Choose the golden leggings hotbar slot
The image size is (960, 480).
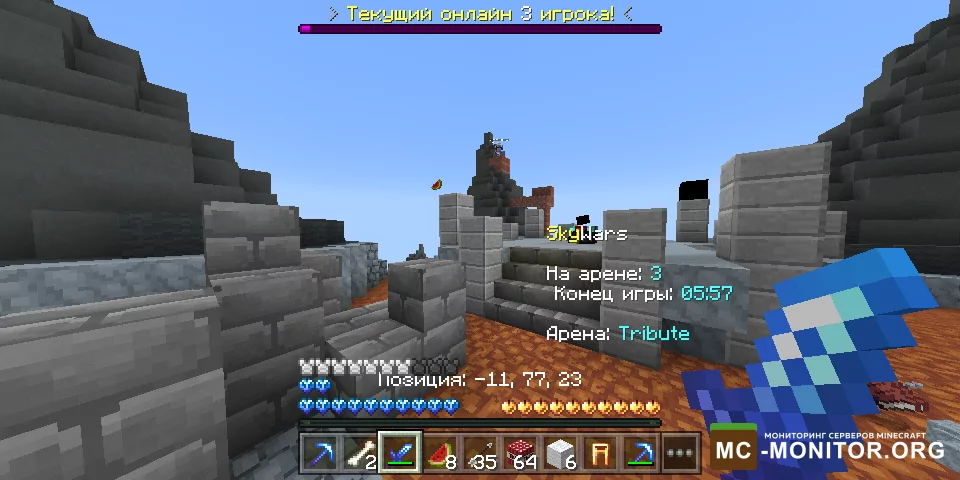click(602, 454)
